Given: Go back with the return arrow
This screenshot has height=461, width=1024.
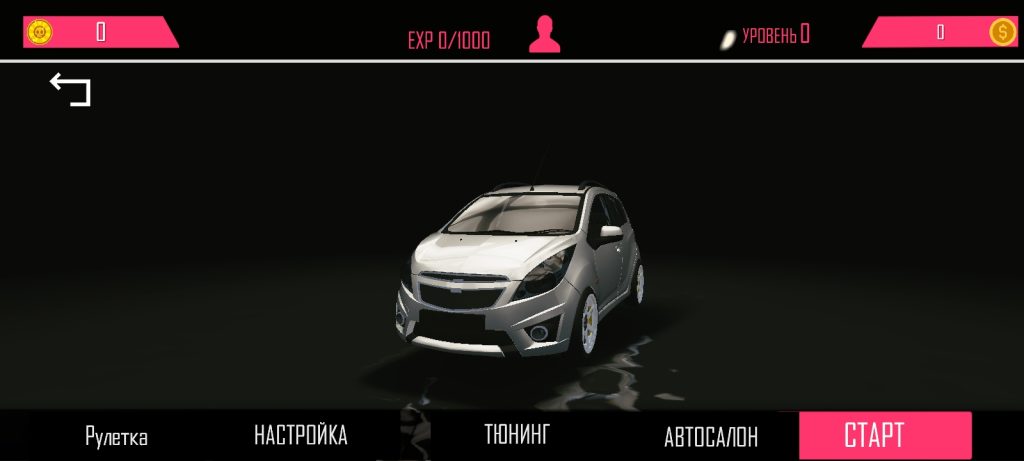Looking at the screenshot, I should point(71,89).
